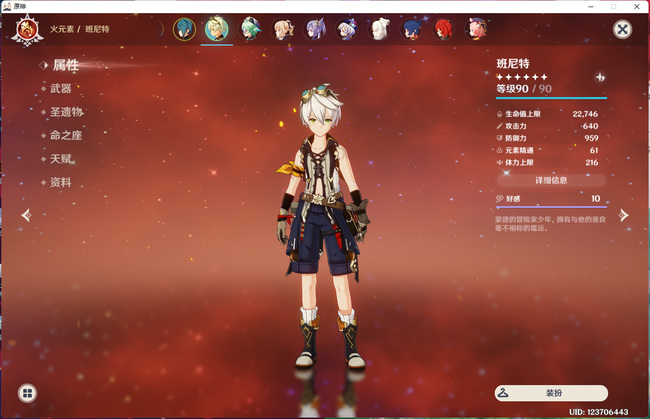Click the highlighted Bennett portrait
Image resolution: width=650 pixels, height=419 pixels.
(x=217, y=29)
